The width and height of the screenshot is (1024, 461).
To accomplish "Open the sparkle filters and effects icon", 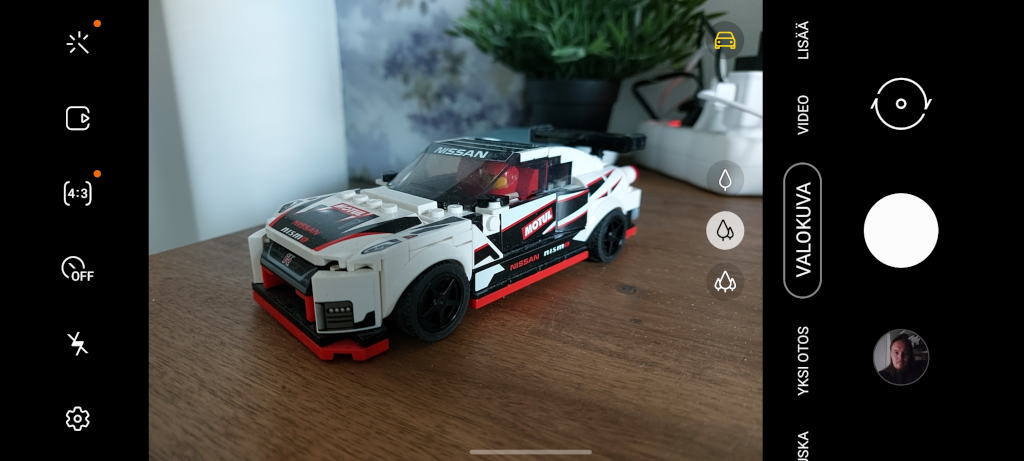I will tap(78, 43).
